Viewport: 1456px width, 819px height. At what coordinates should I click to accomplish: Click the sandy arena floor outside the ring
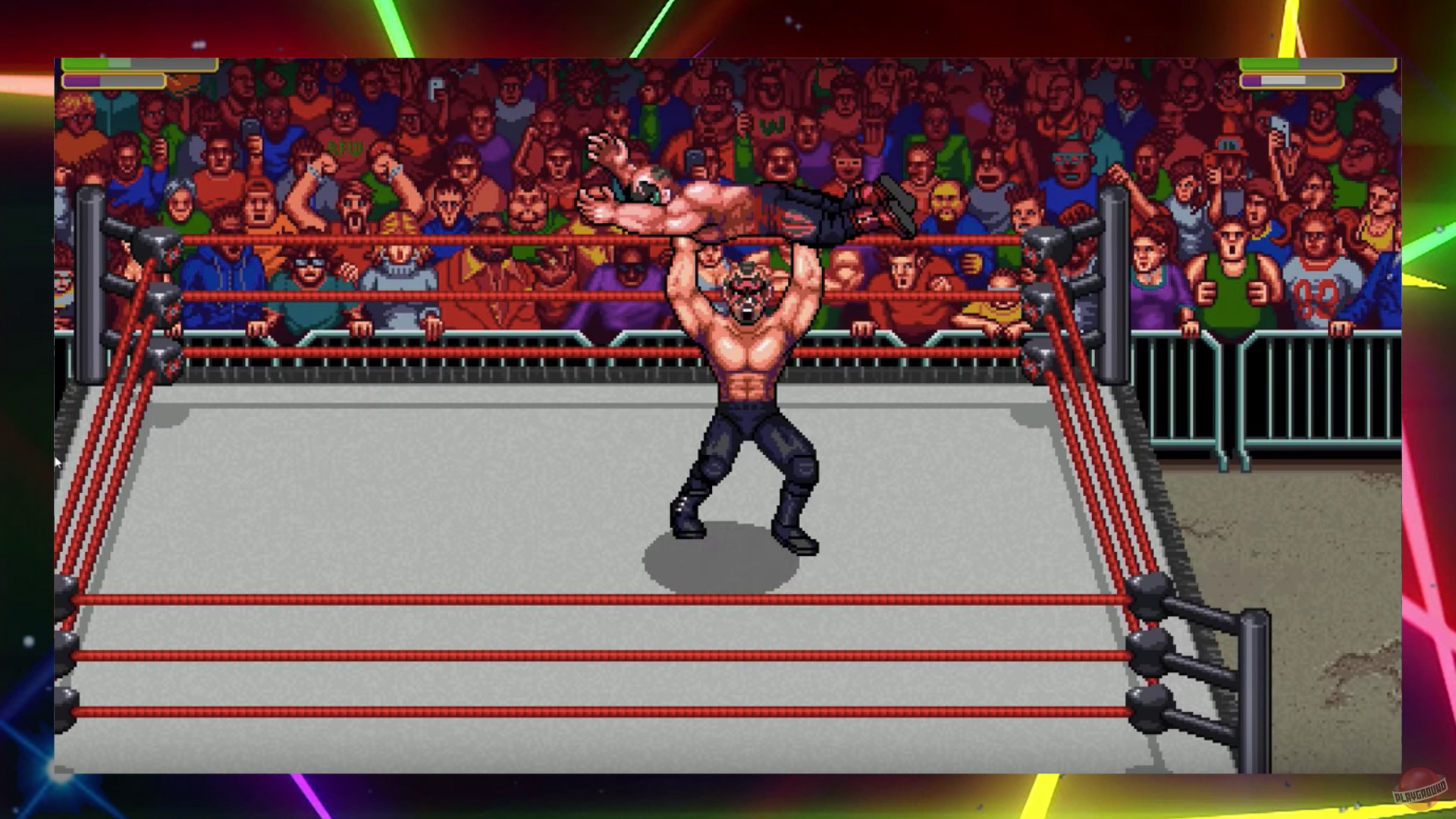point(1327,531)
